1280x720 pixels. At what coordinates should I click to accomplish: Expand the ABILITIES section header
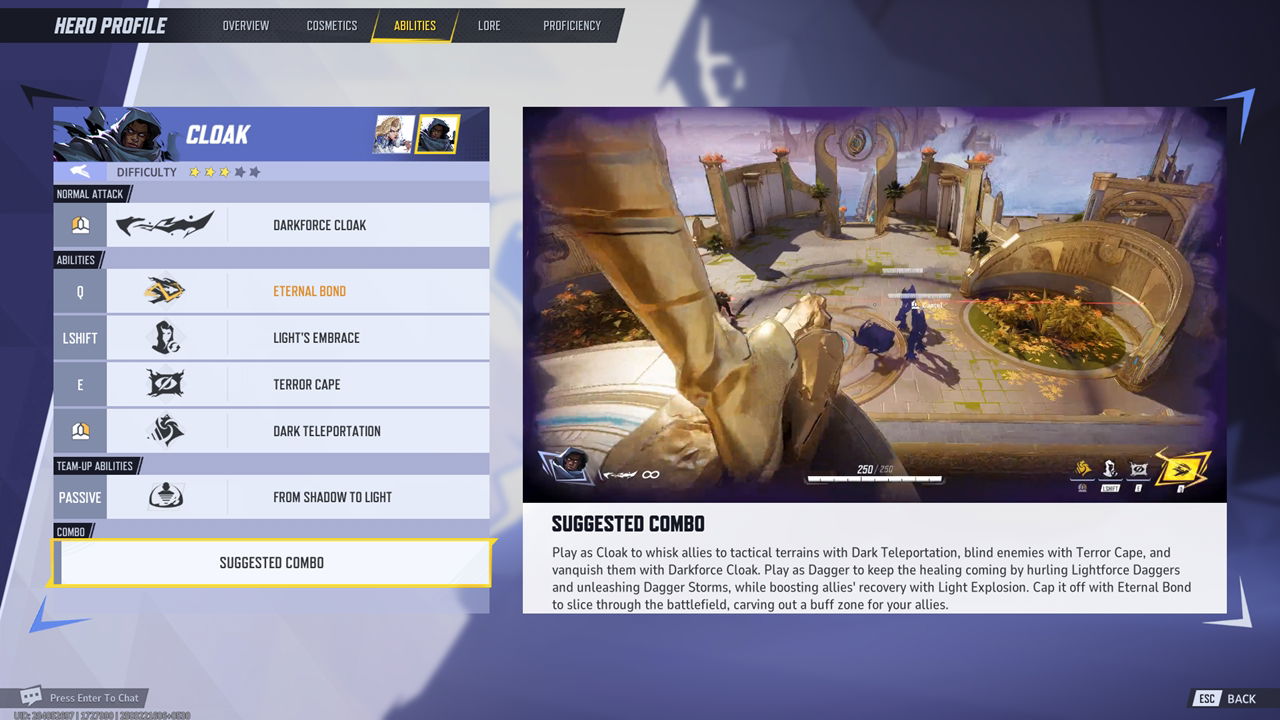click(75, 259)
